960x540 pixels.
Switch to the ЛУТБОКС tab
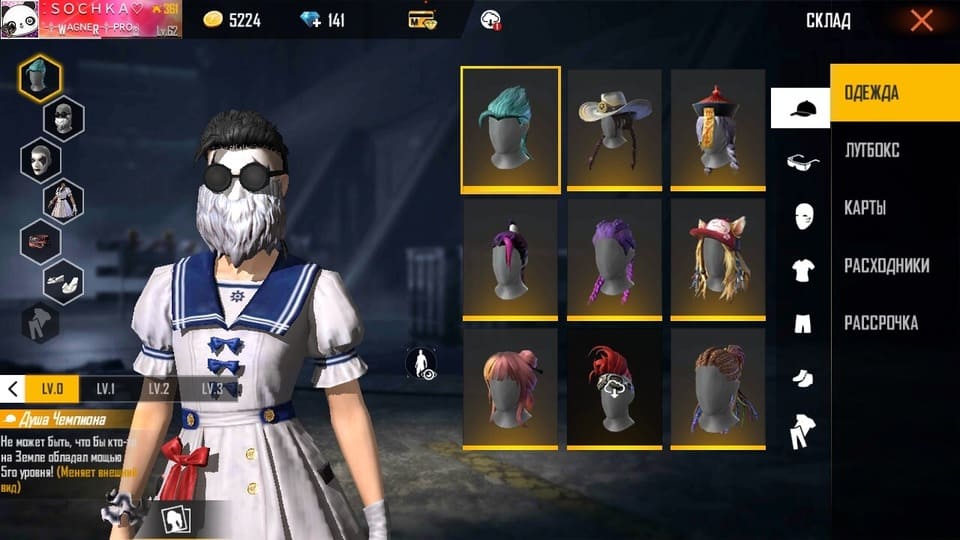click(x=871, y=150)
